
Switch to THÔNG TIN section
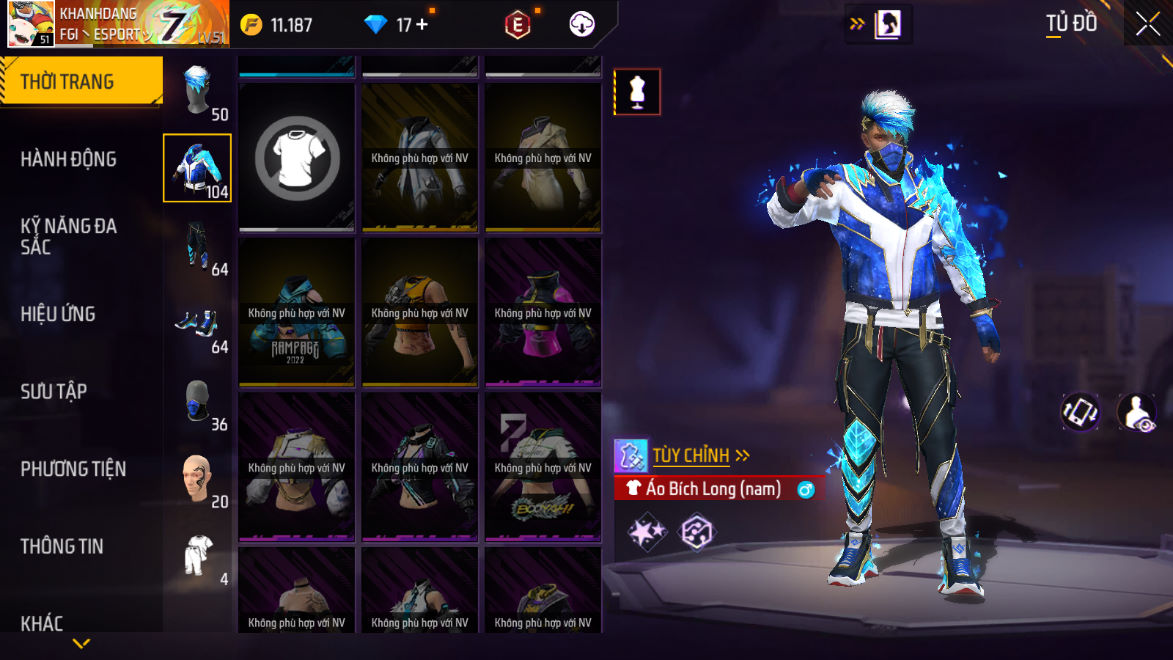pos(62,546)
